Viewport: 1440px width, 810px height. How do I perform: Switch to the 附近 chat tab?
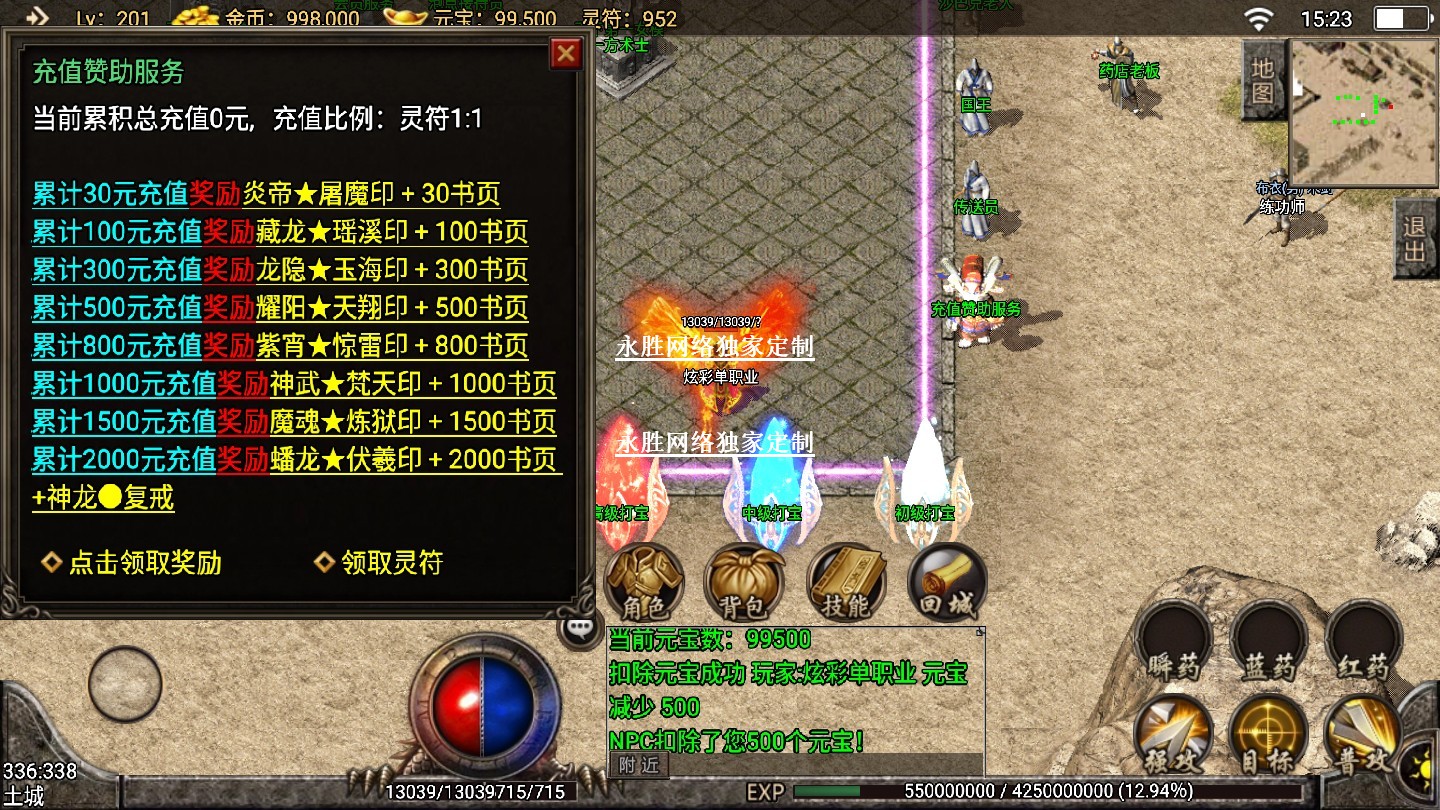click(x=638, y=765)
